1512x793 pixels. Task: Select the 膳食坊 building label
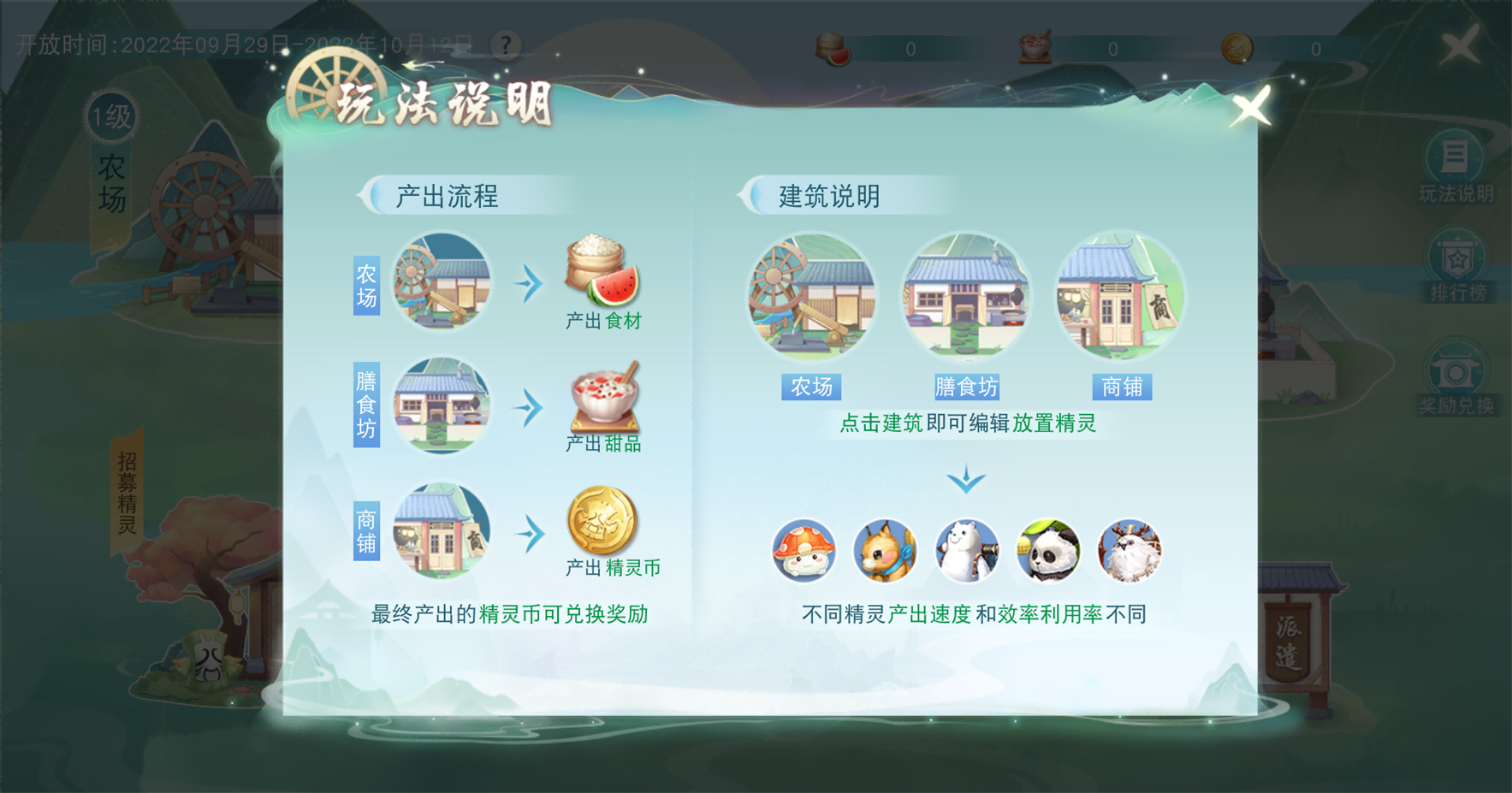(x=968, y=387)
